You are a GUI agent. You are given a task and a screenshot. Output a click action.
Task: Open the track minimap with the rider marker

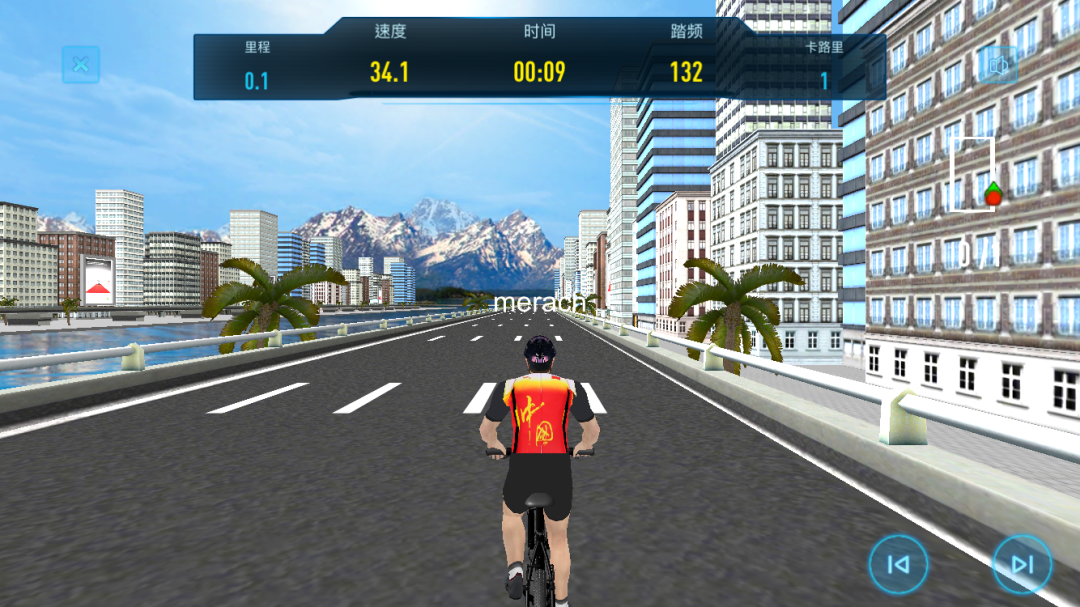click(x=972, y=174)
